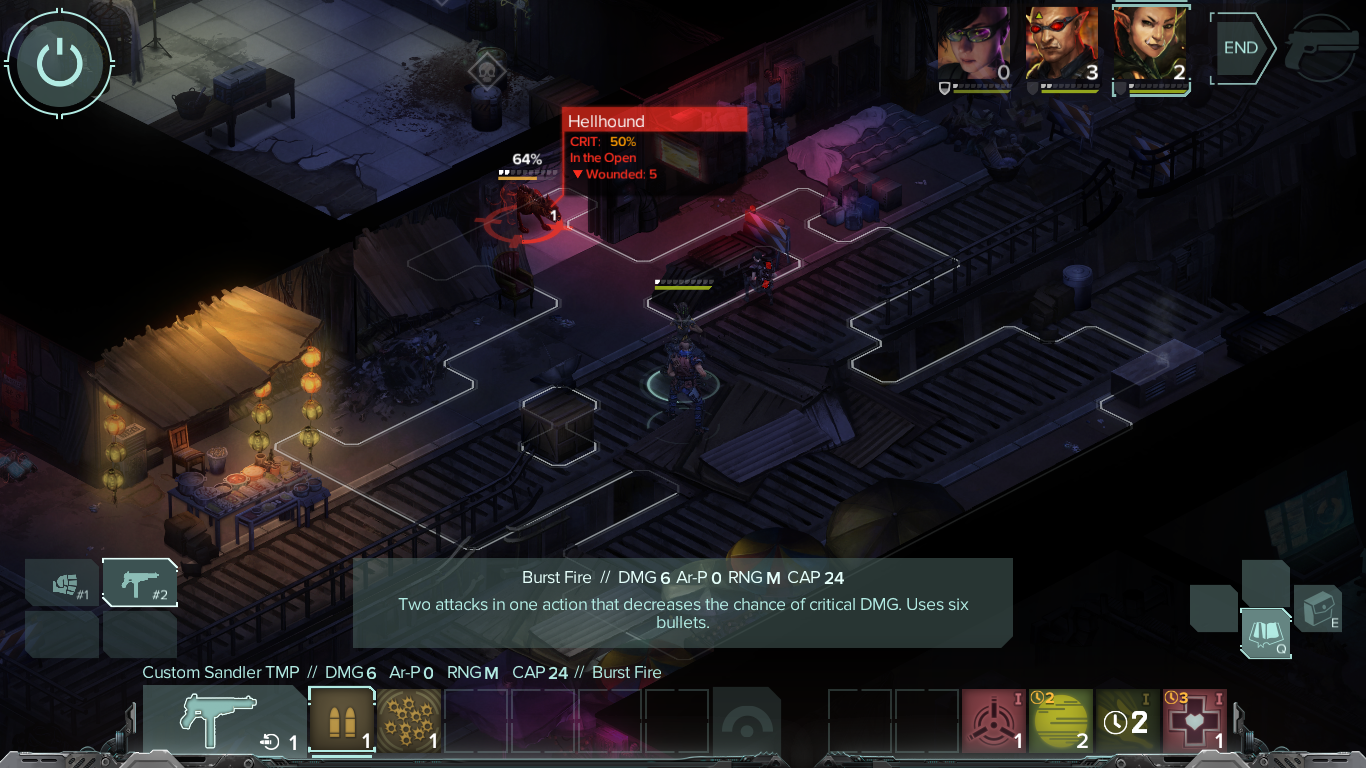Select the portrait of the woman with glasses
Screen dimensions: 1366x768
(x=974, y=46)
